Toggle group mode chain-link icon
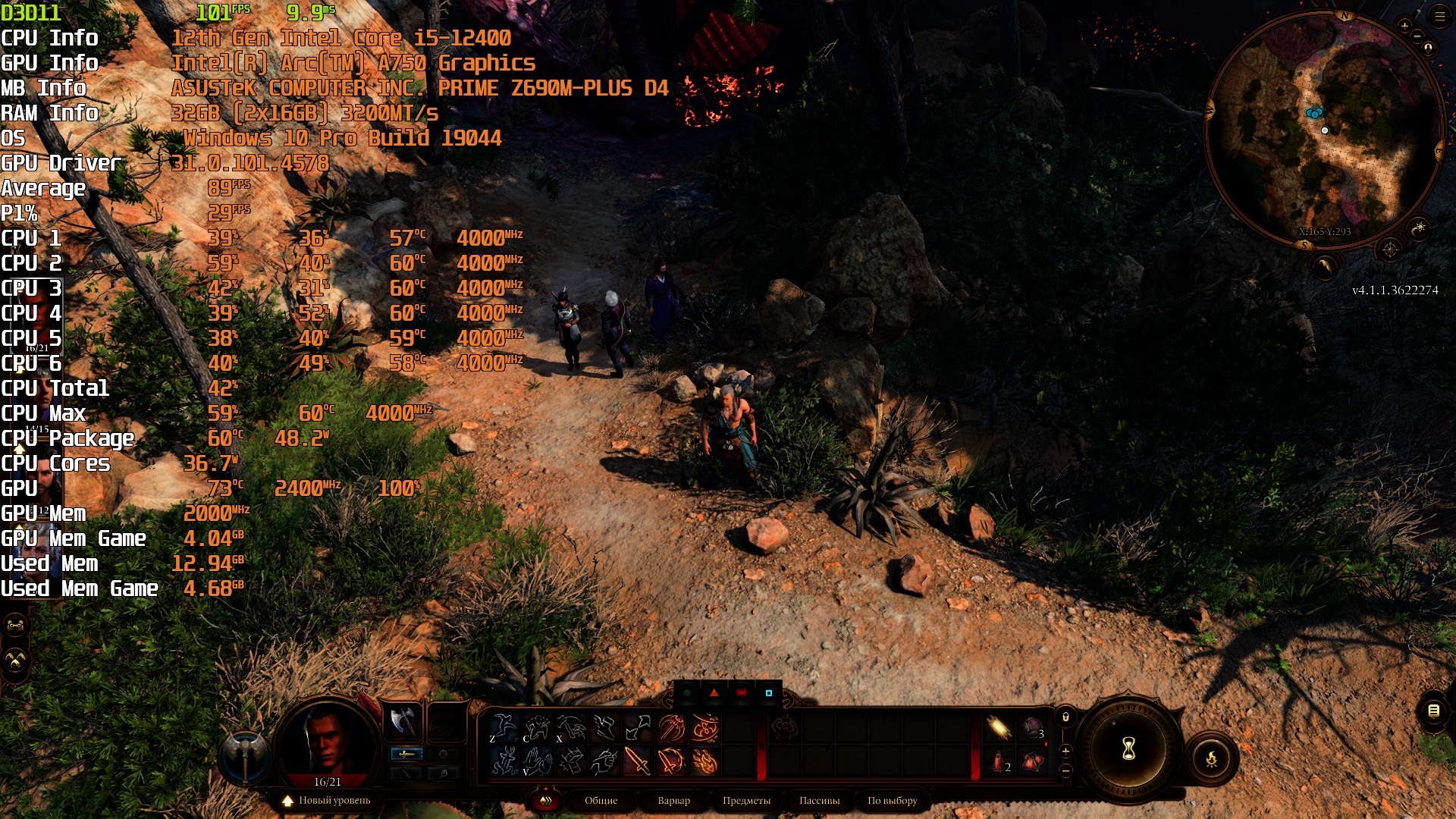Viewport: 1456px width, 819px height. [16, 626]
